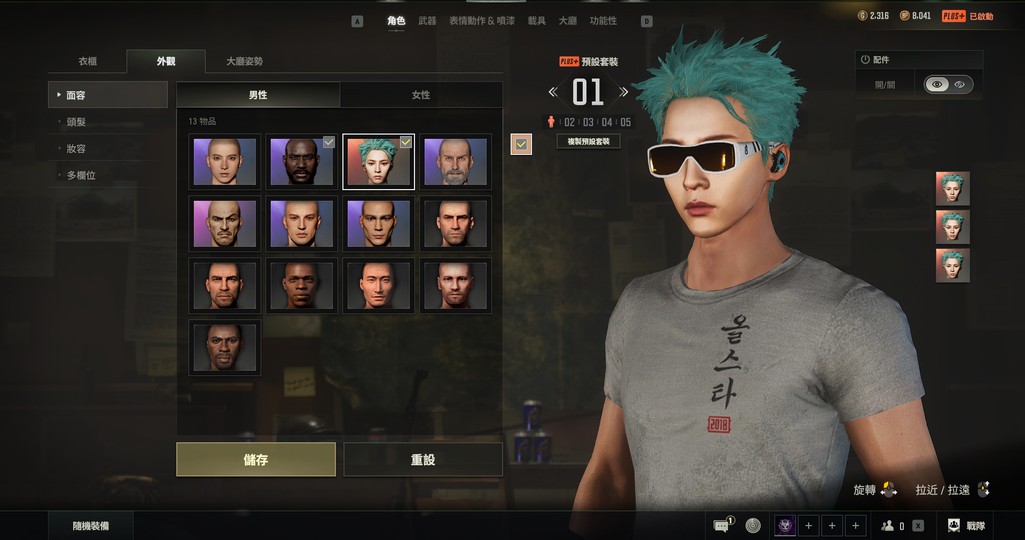Viewport: 1025px width, 540px height.
Task: Switch to the 女性 female tab
Action: [x=421, y=95]
